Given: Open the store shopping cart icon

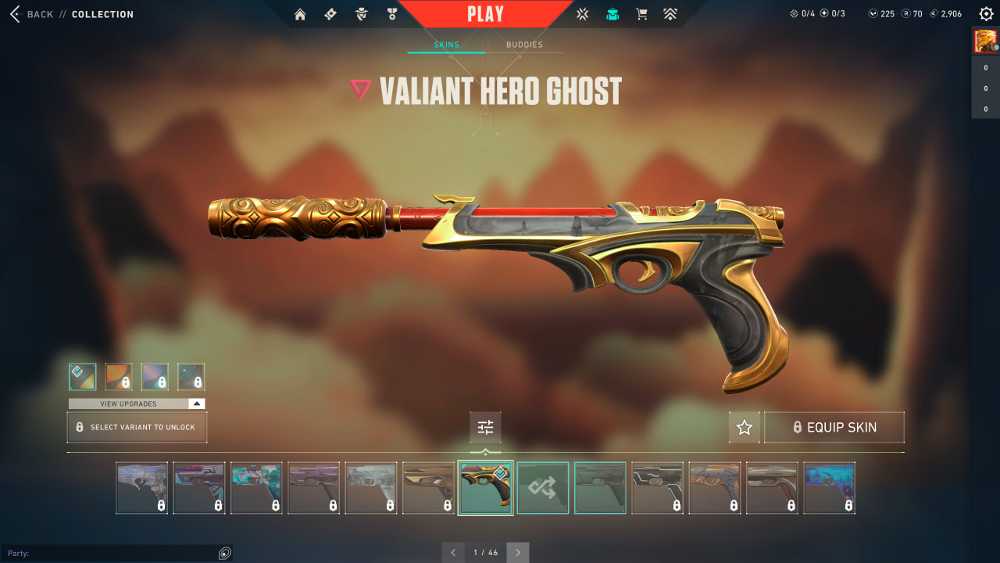Looking at the screenshot, I should point(642,14).
